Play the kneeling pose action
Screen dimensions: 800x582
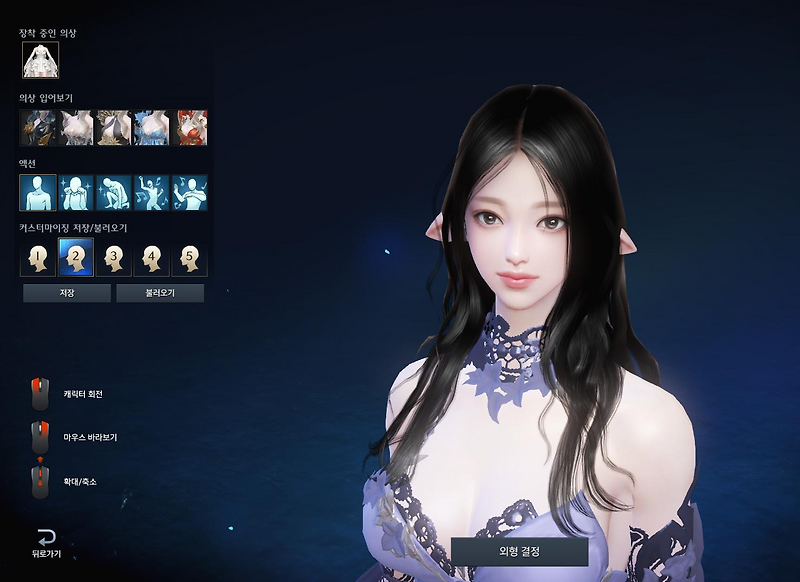[114, 193]
